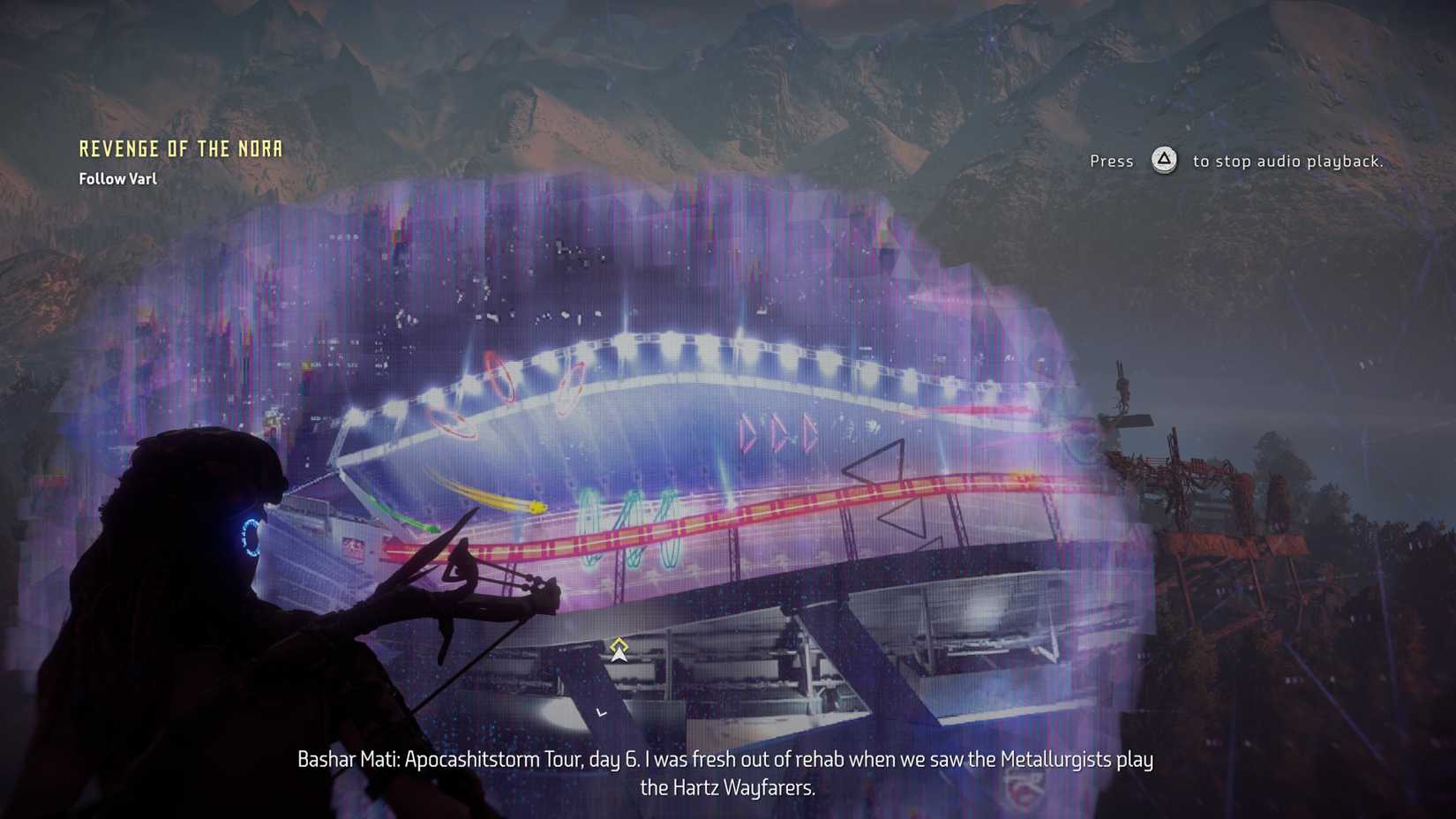This screenshot has height=819, width=1456.
Task: Click the triangle button icon in playback prompt
Action: 1163,162
